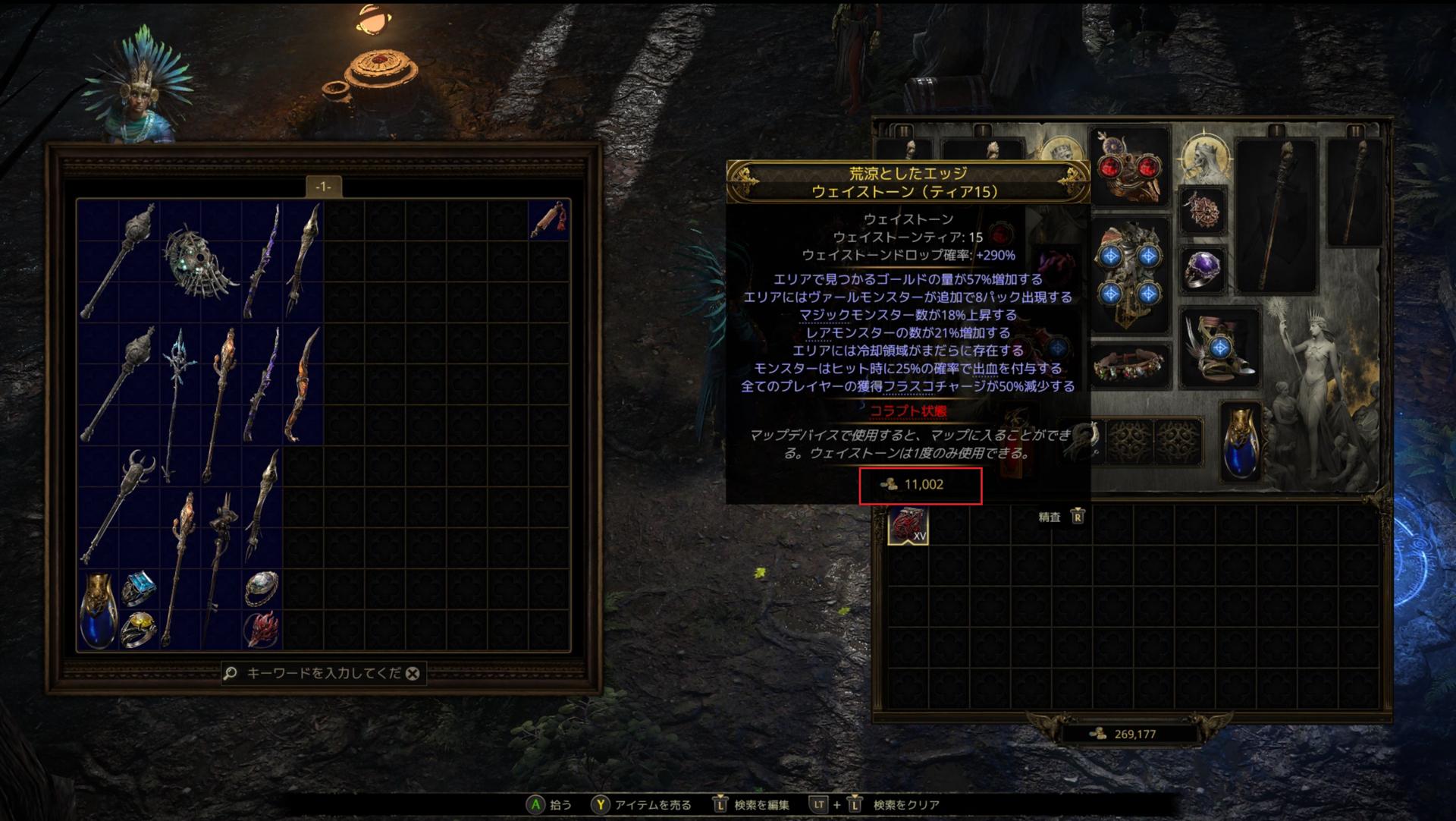Viewport: 1456px width, 821px height.
Task: Select the scroll item in the stash
Action: 548,220
